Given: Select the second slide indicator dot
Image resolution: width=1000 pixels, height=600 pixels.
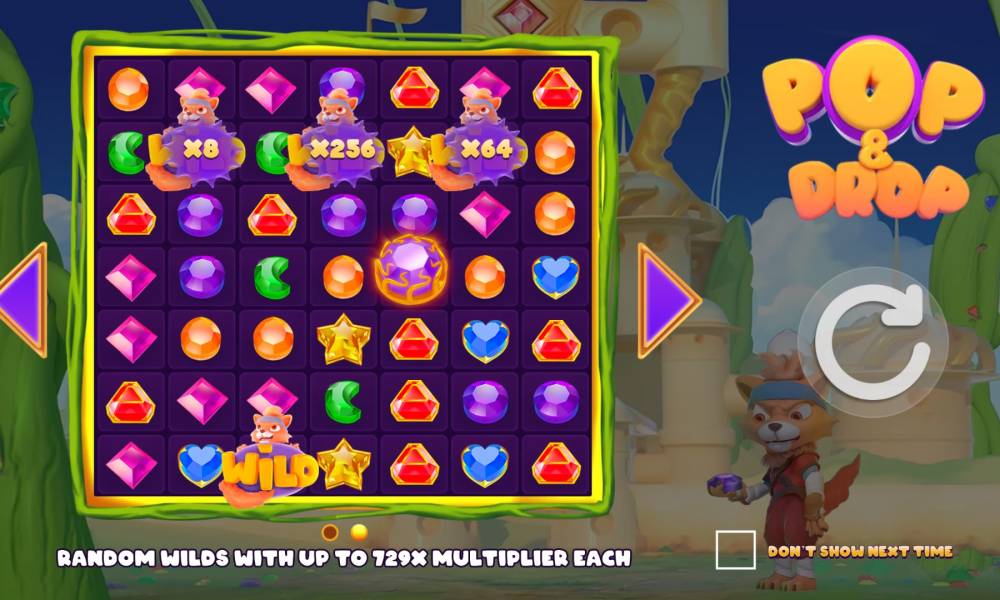Looking at the screenshot, I should (x=359, y=531).
